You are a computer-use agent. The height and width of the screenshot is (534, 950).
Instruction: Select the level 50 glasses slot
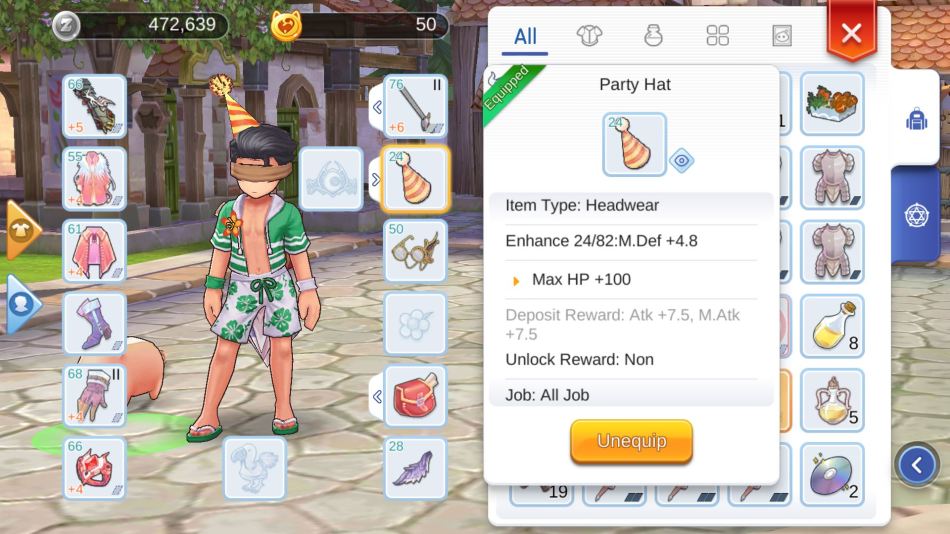(x=415, y=252)
